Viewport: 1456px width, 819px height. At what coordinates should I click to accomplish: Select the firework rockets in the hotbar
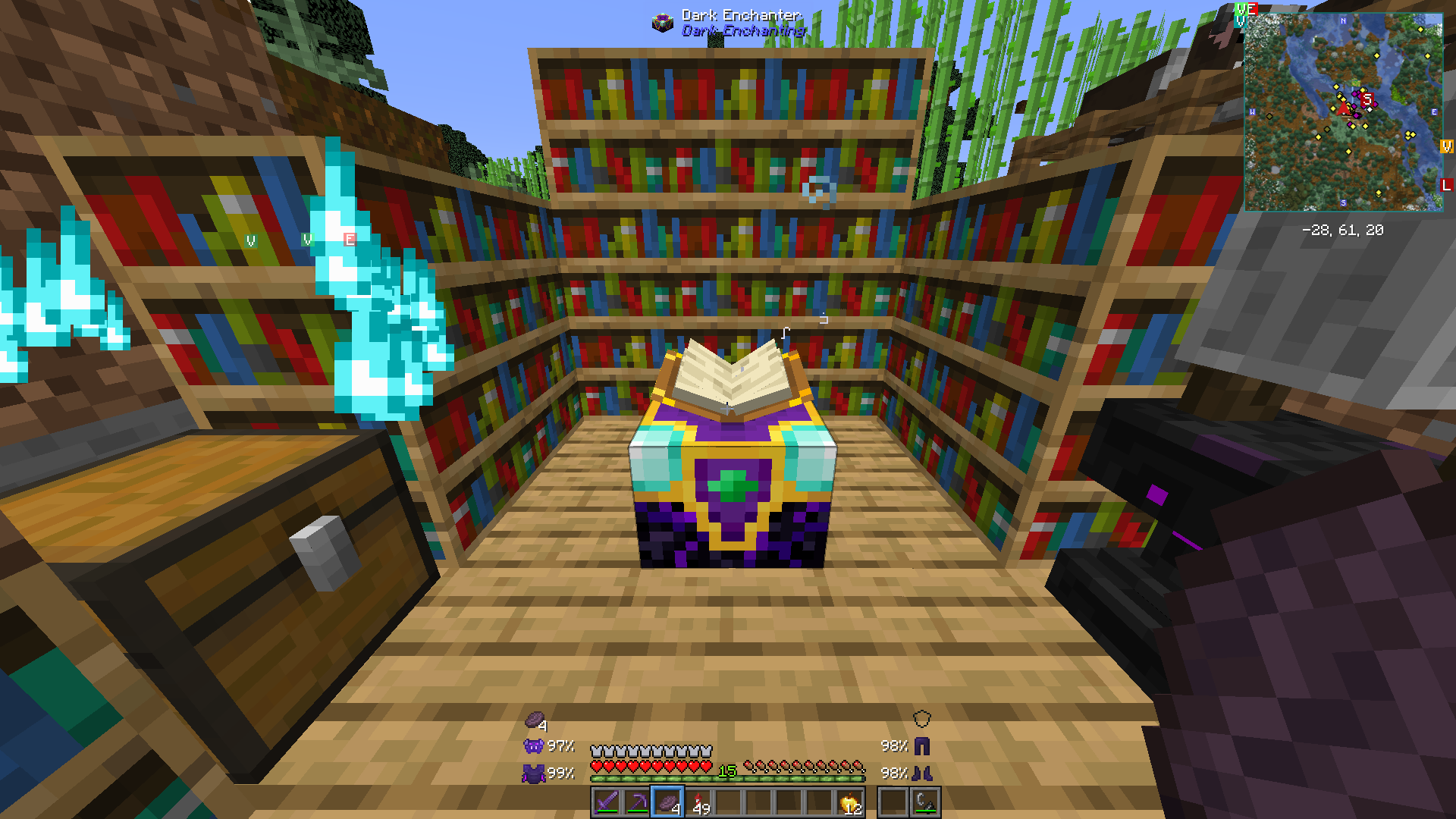tap(698, 802)
